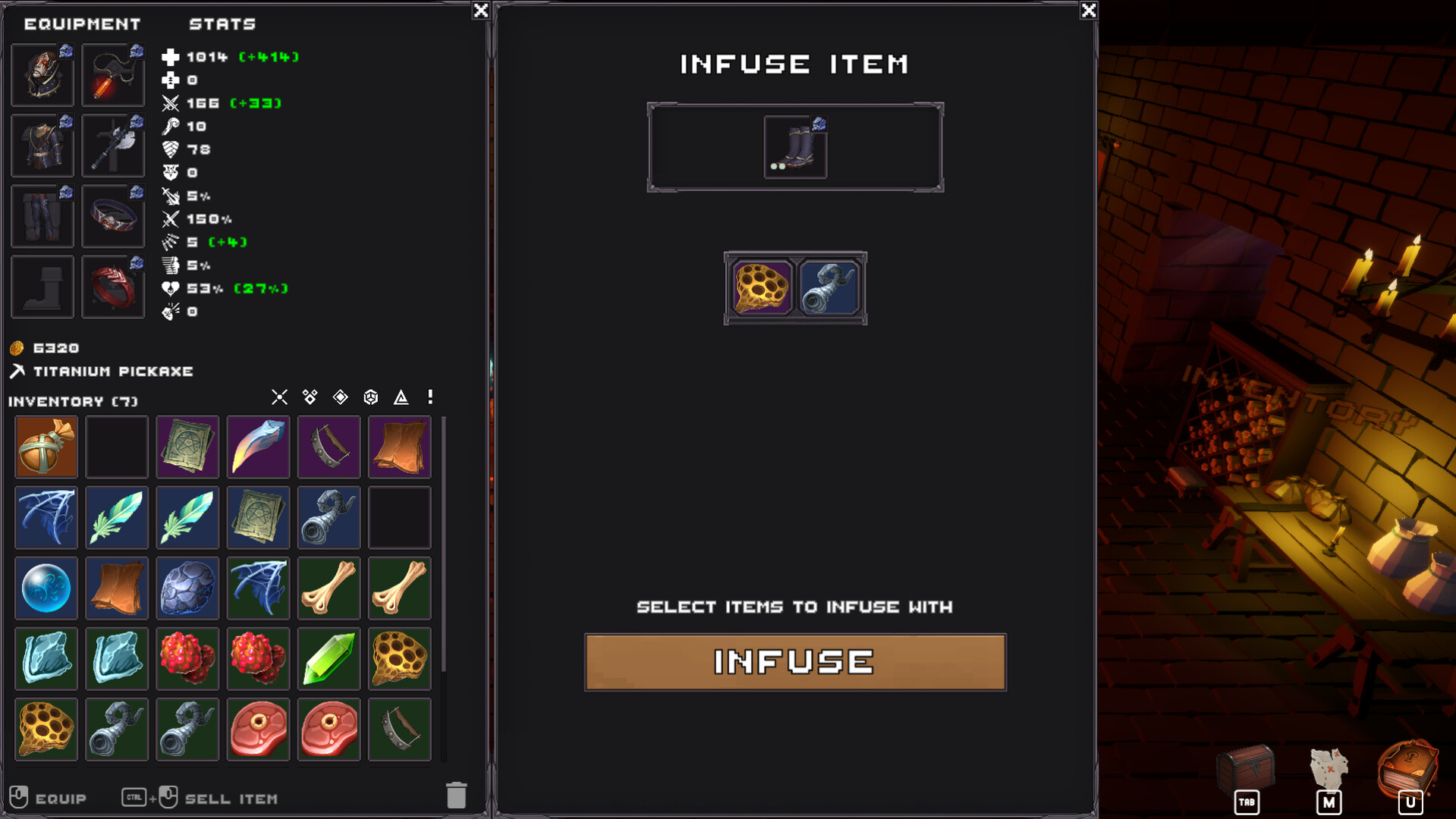Select the equipped helmet icon
This screenshot has height=819, width=1456.
42,74
